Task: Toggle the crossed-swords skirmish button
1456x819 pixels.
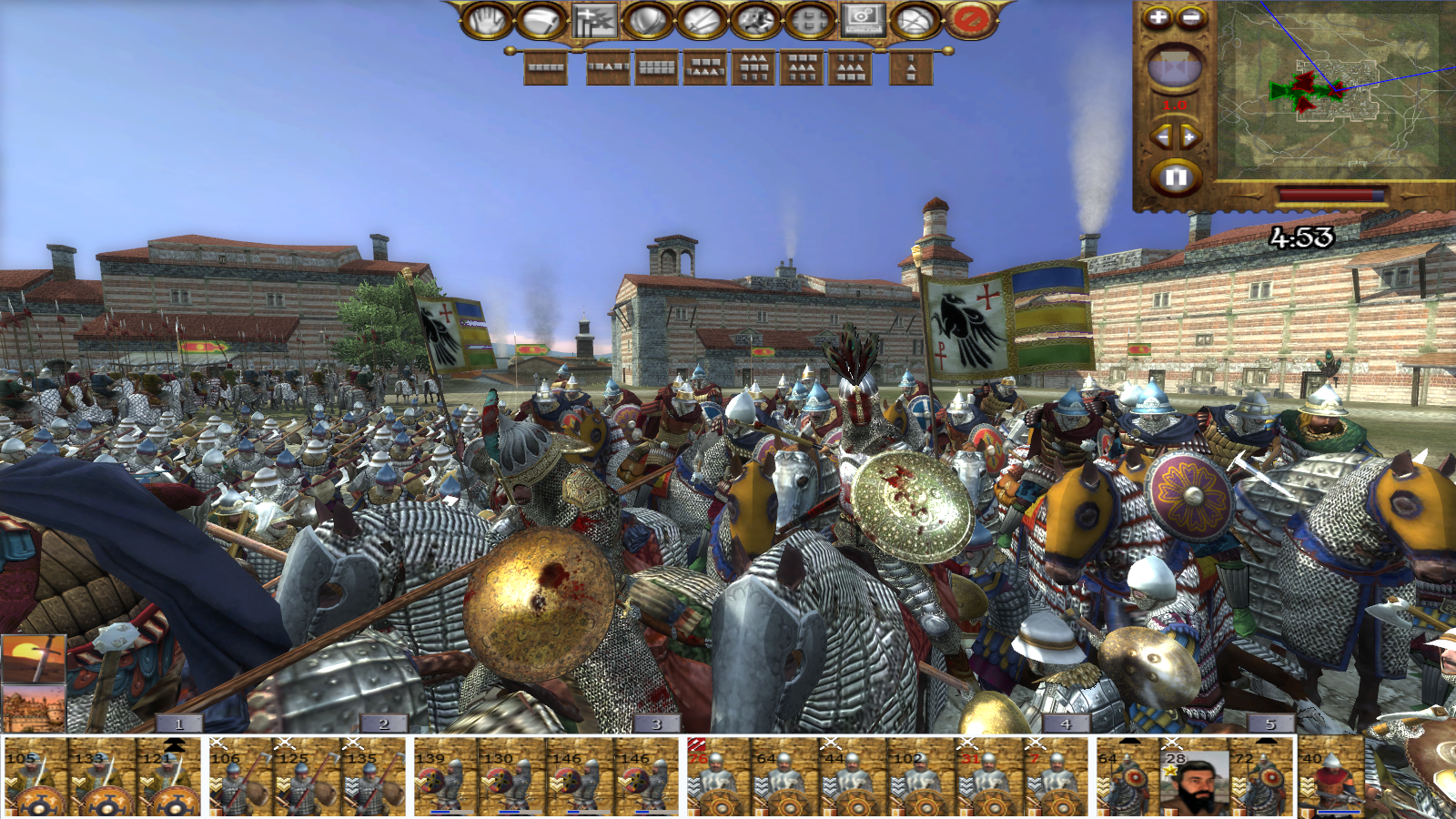Action: point(702,21)
